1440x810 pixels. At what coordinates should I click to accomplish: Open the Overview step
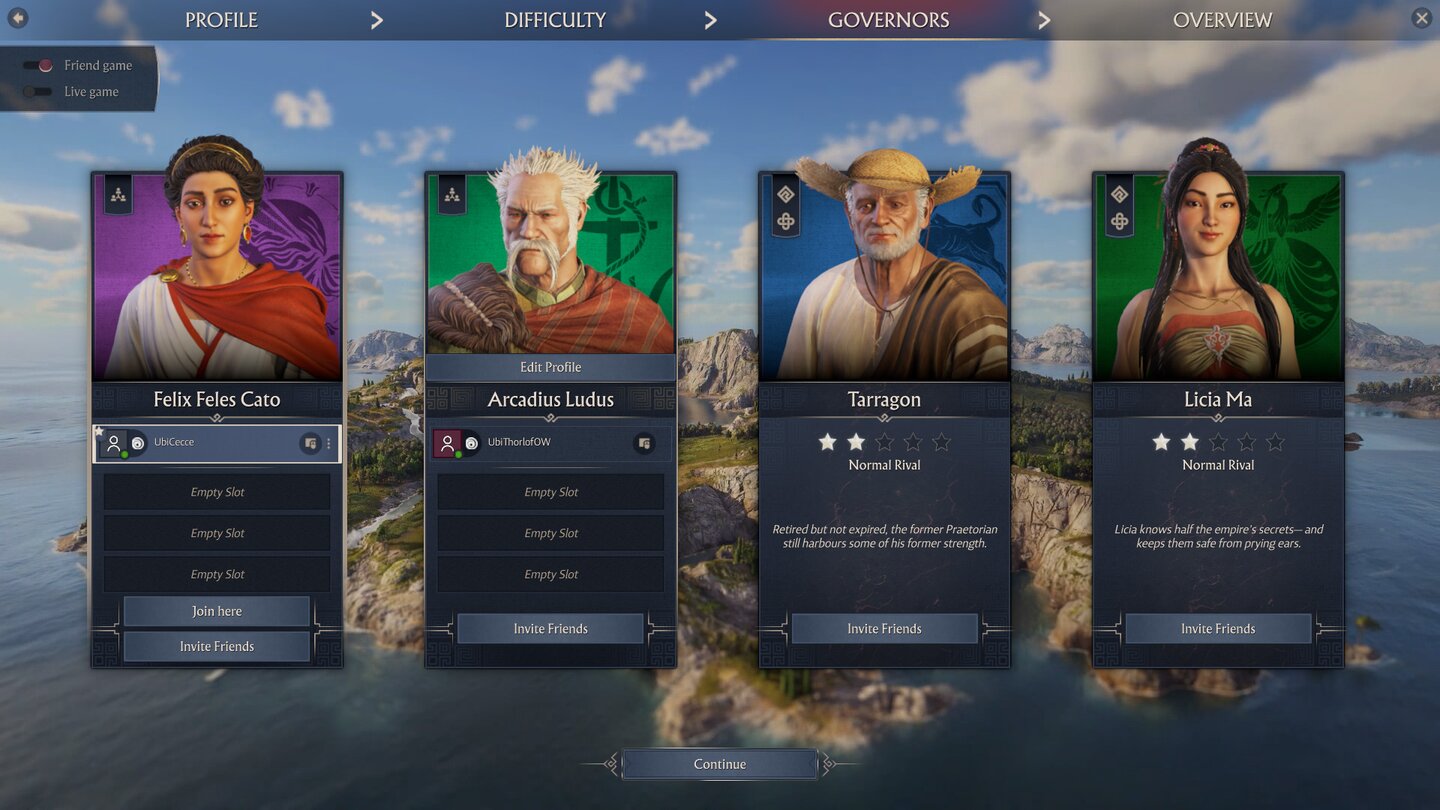(1222, 20)
